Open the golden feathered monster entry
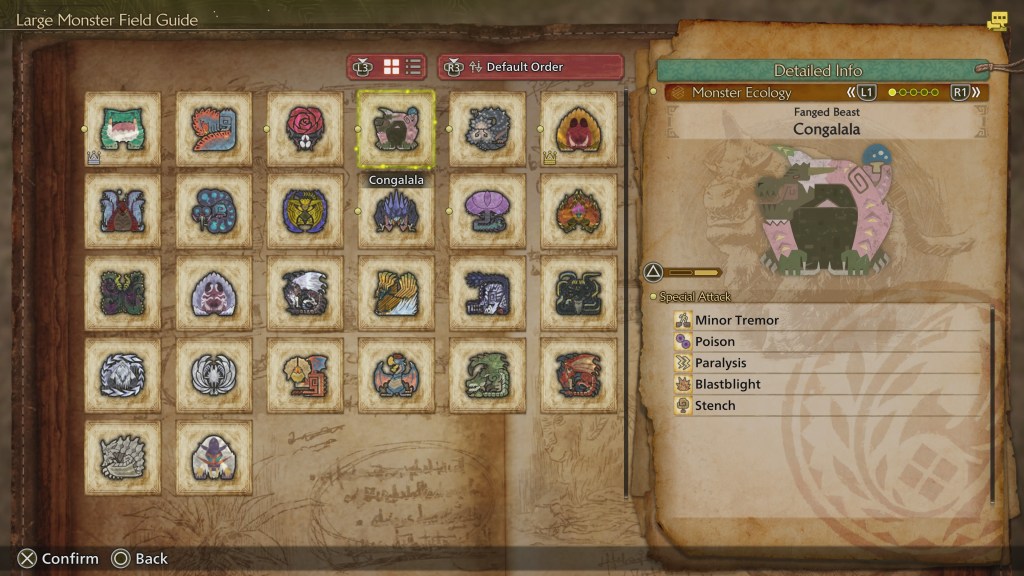The height and width of the screenshot is (576, 1024). click(x=396, y=293)
